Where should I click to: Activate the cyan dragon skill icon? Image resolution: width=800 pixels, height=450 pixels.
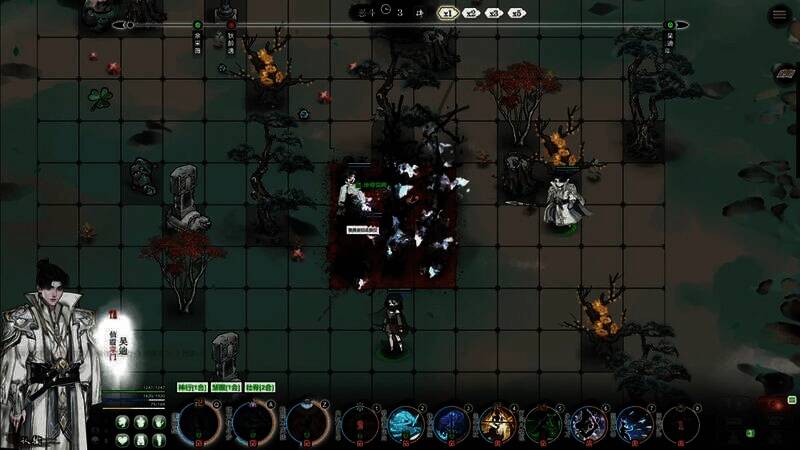coord(407,424)
